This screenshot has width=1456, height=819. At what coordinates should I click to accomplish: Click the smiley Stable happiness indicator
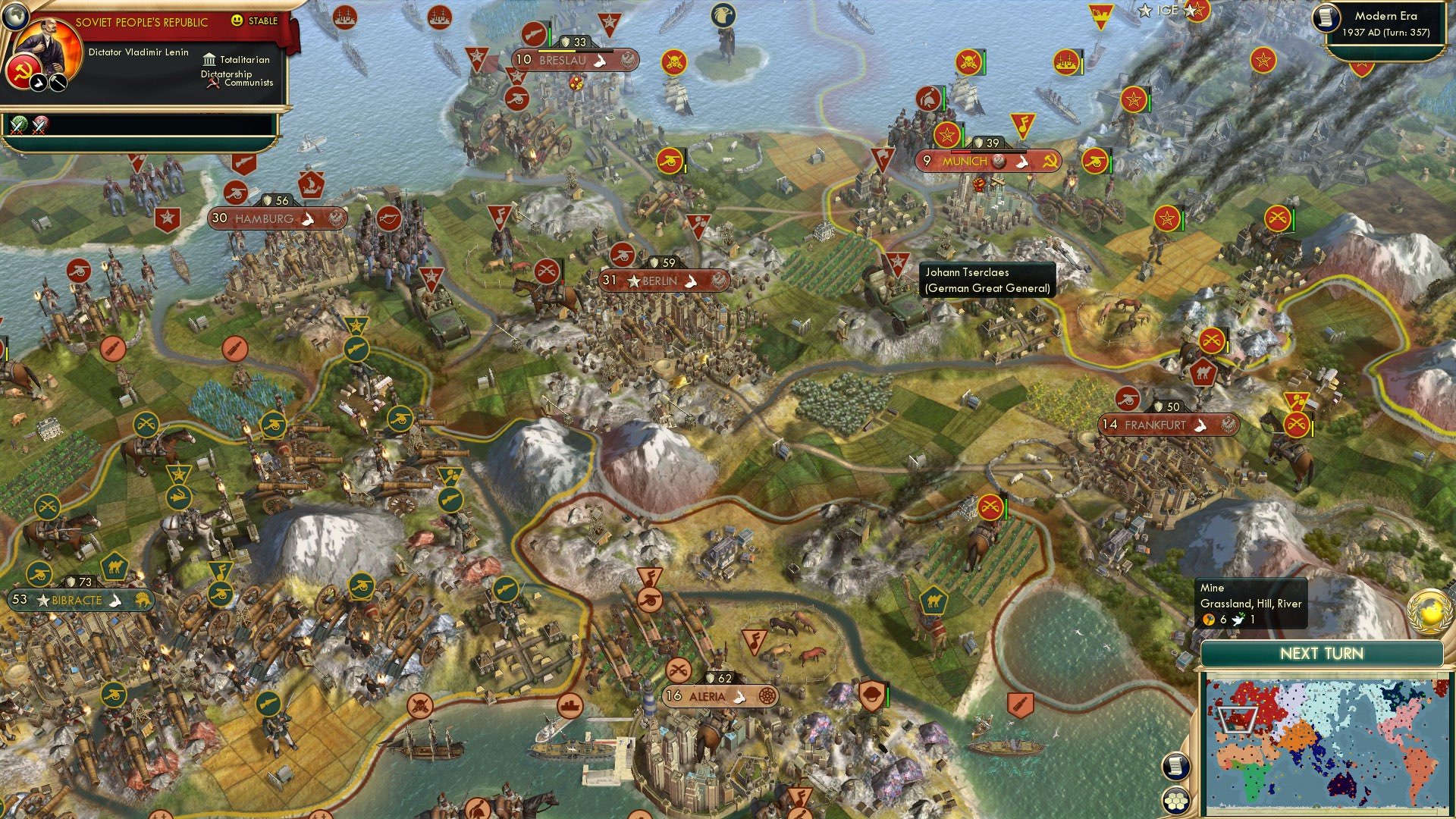(x=237, y=21)
